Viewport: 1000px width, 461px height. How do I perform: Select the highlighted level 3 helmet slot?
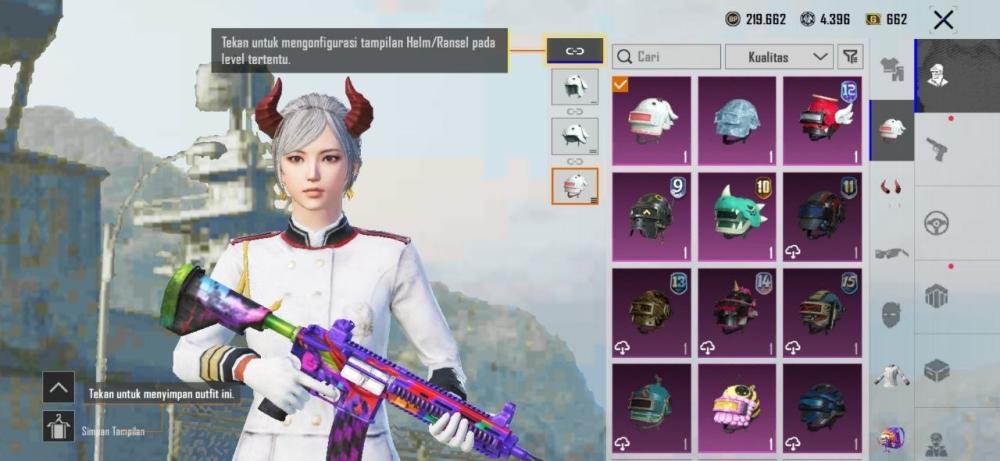click(x=575, y=186)
